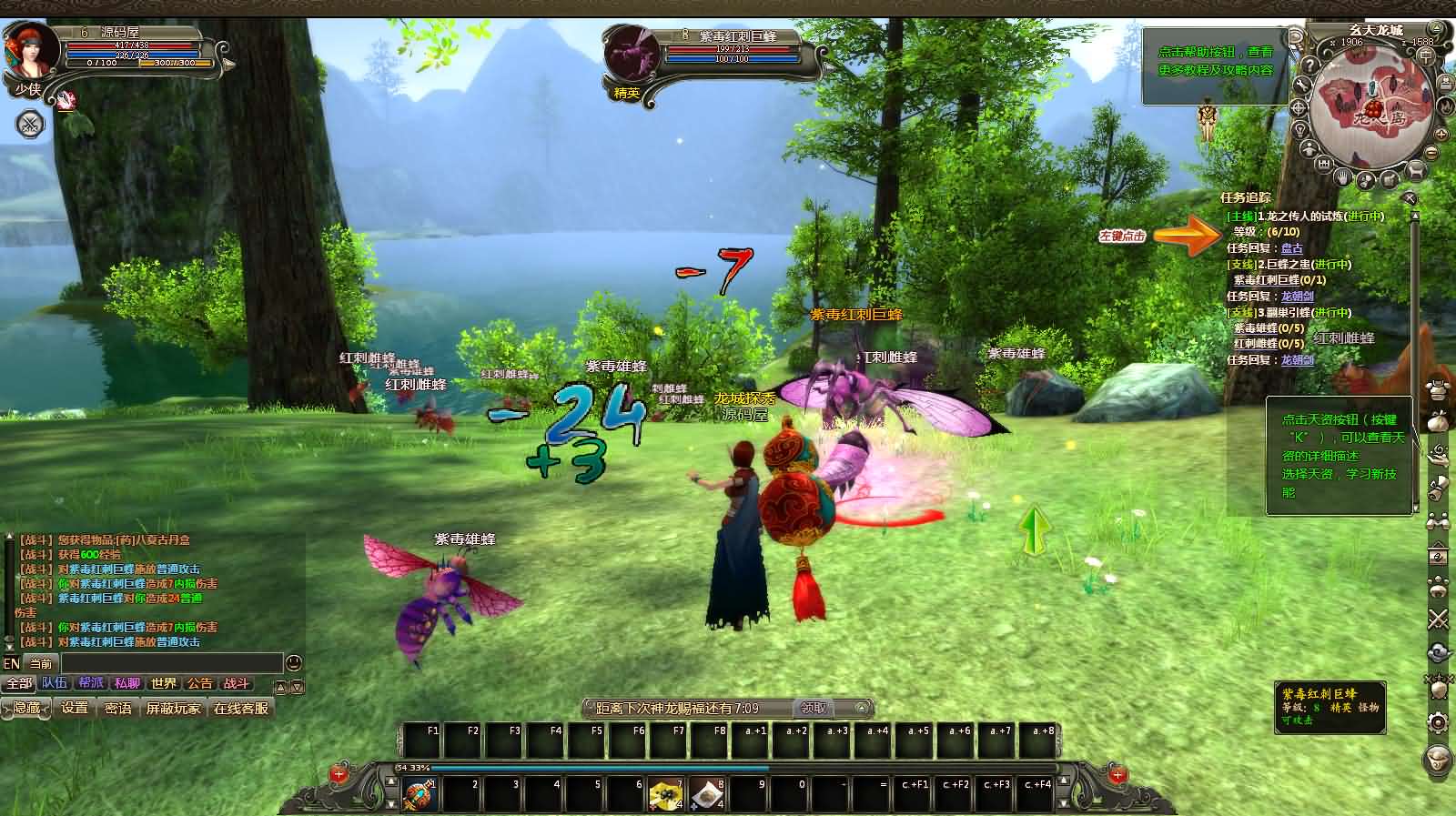The width and height of the screenshot is (1456, 816).
Task: Select the 世界 chat channel tab
Action: [x=164, y=683]
